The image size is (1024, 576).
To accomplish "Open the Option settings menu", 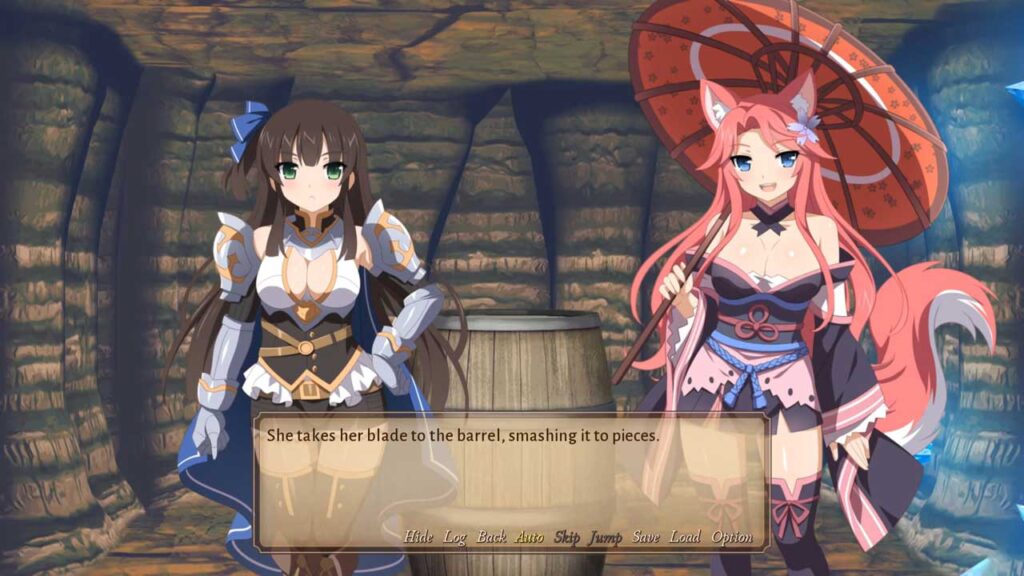I will click(732, 537).
